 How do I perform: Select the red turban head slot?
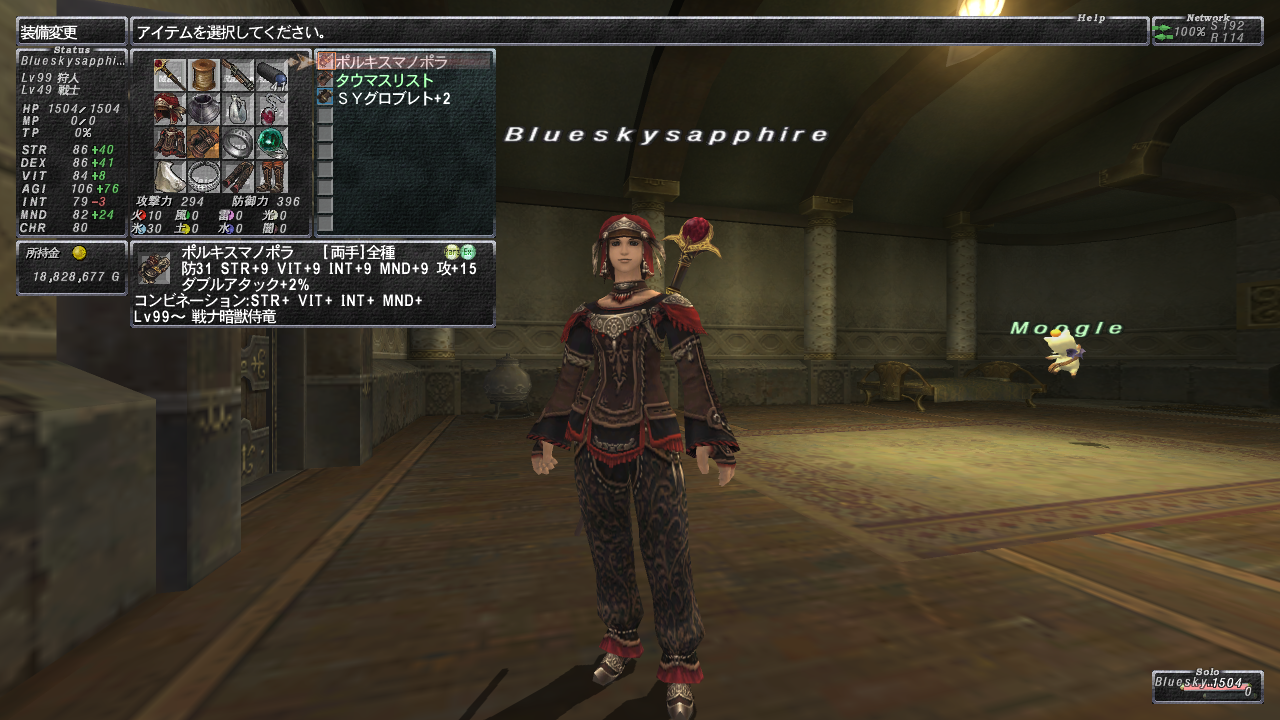click(169, 109)
